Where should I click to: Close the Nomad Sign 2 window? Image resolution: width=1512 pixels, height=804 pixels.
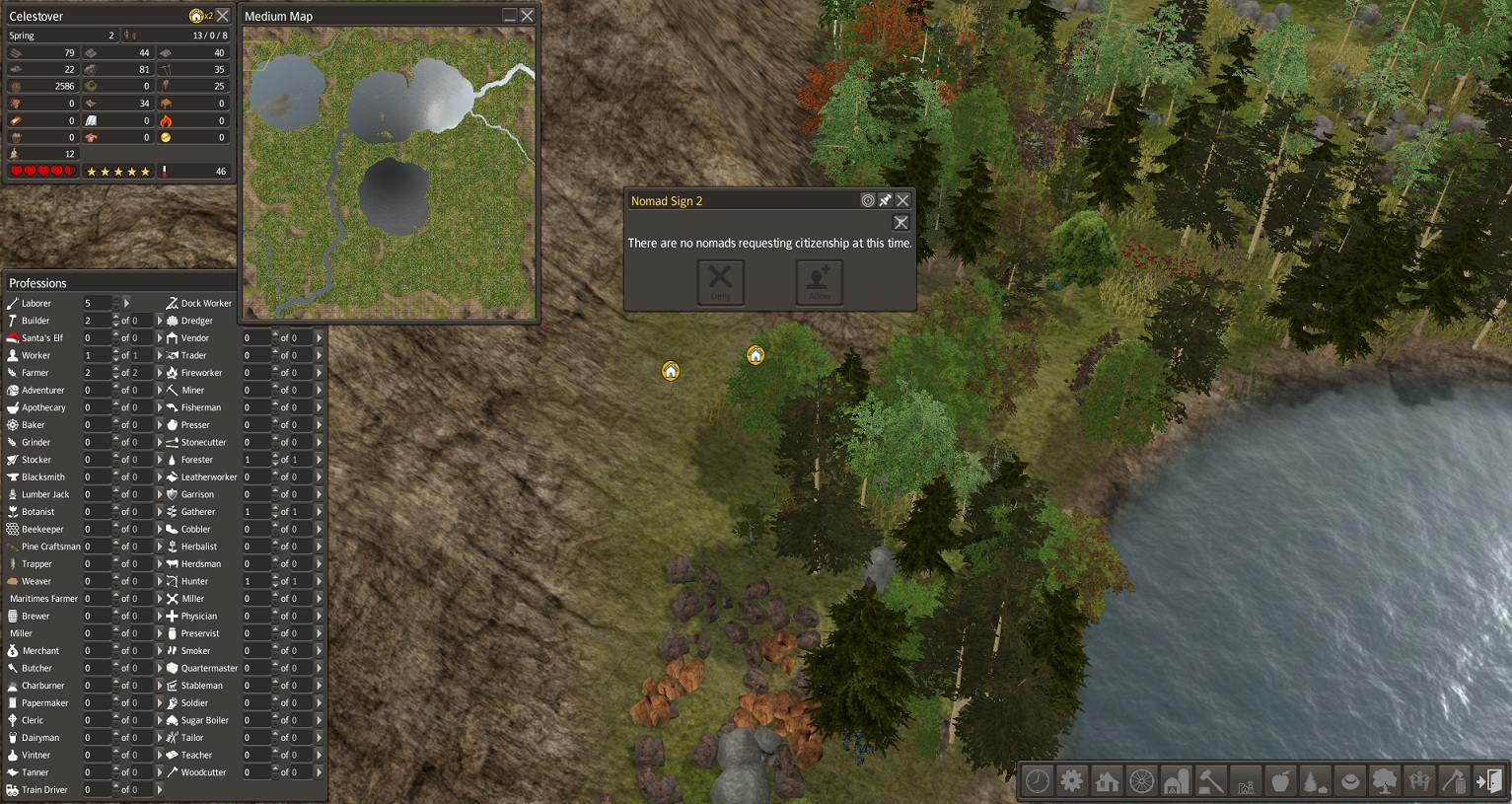(x=902, y=200)
